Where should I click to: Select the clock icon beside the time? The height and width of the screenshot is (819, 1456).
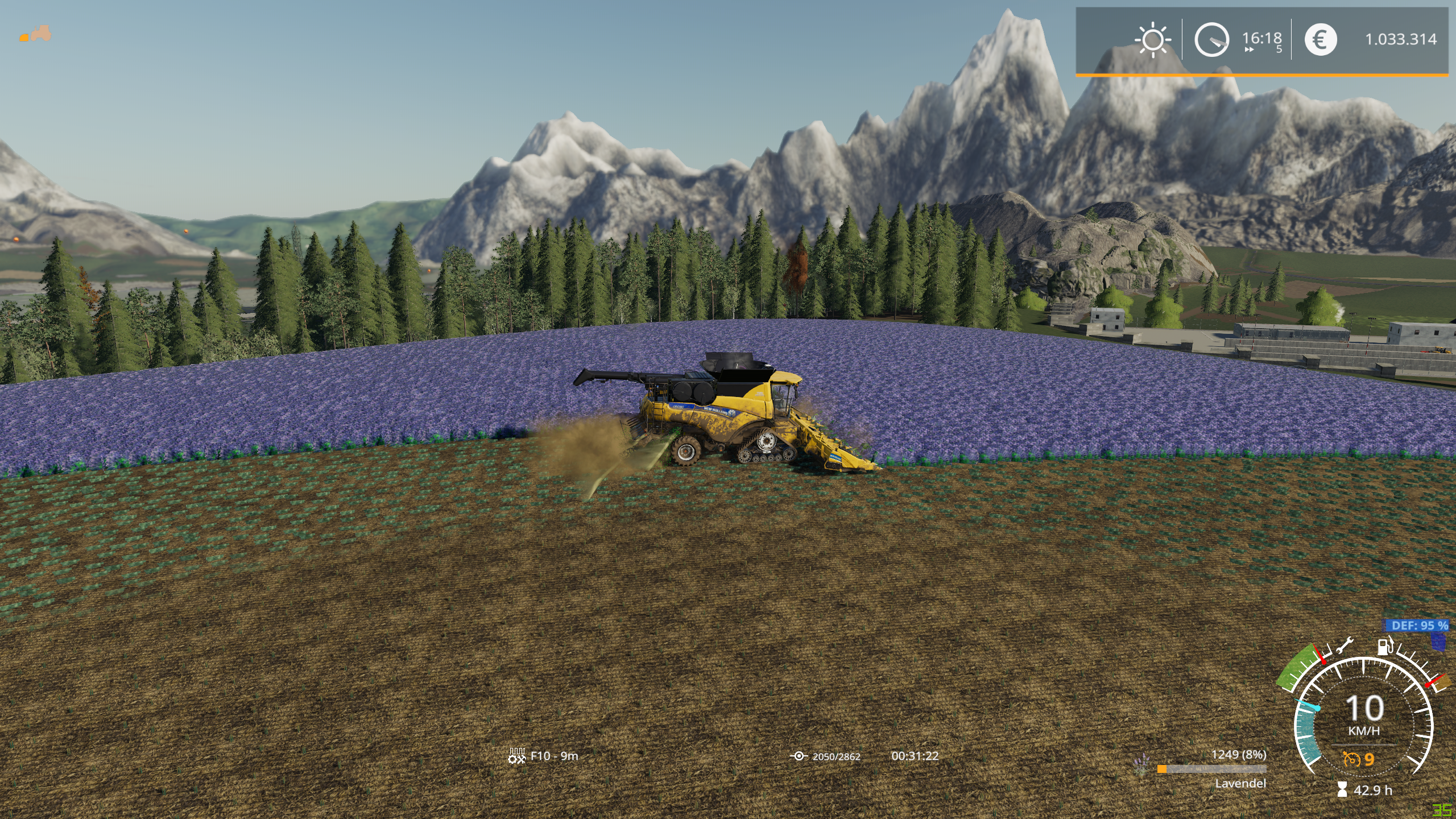(x=1211, y=39)
